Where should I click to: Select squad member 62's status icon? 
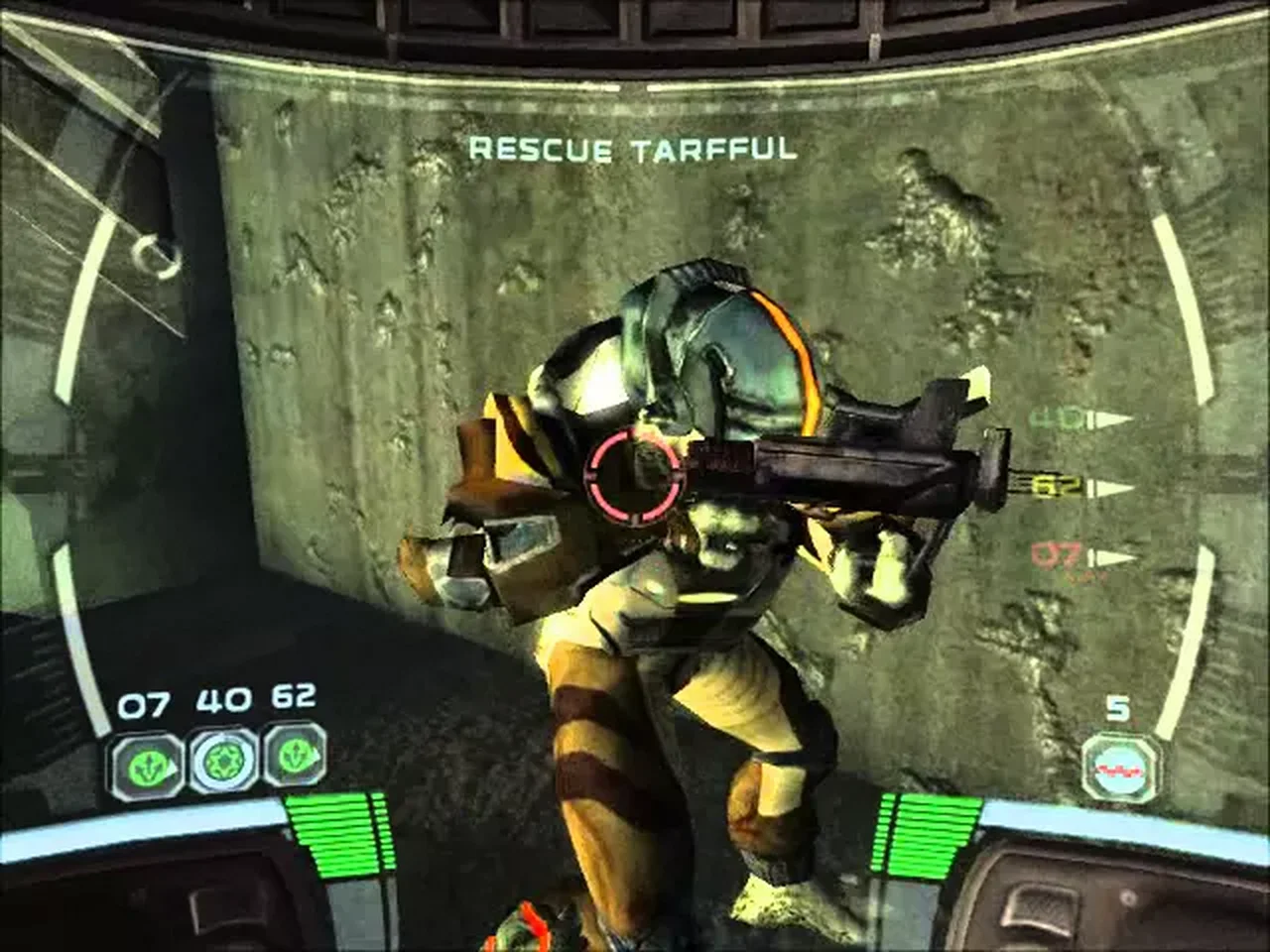click(297, 761)
